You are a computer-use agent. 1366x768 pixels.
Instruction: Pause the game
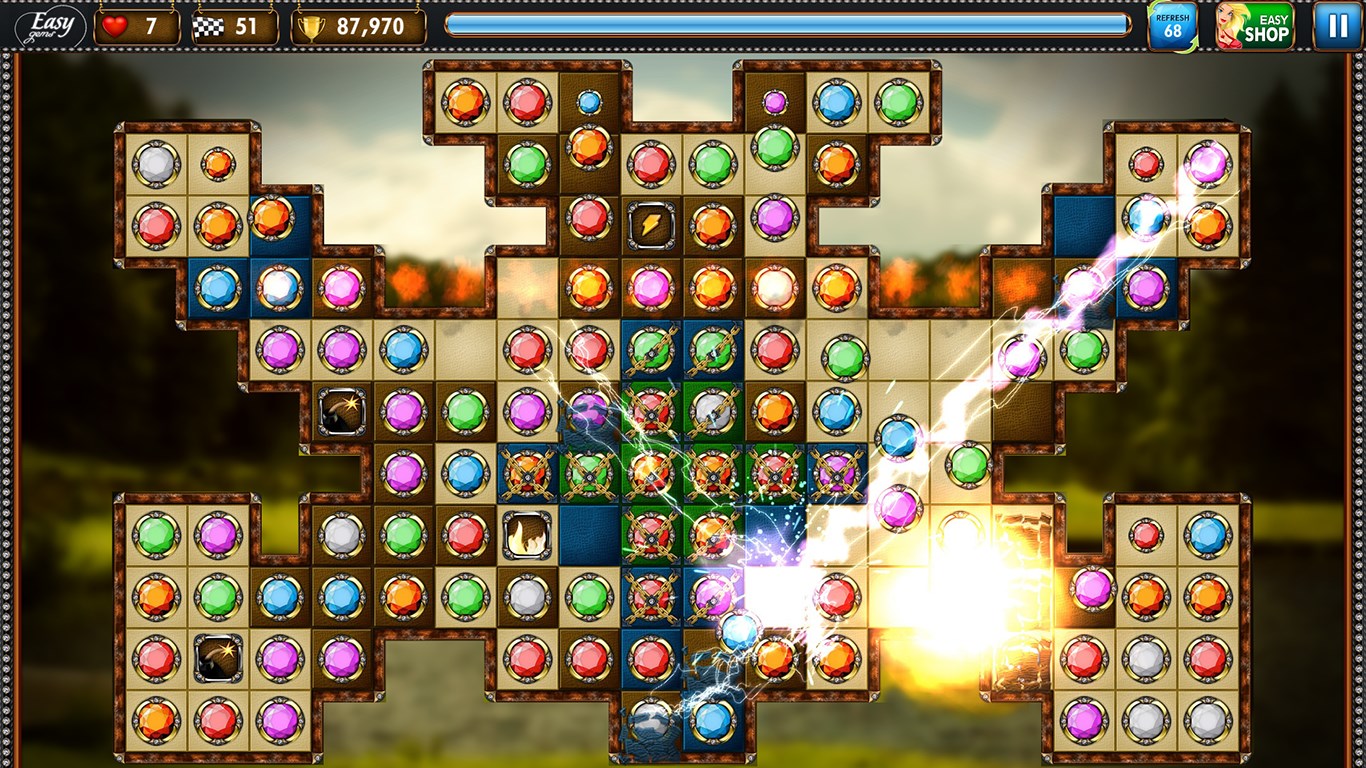(x=1337, y=26)
